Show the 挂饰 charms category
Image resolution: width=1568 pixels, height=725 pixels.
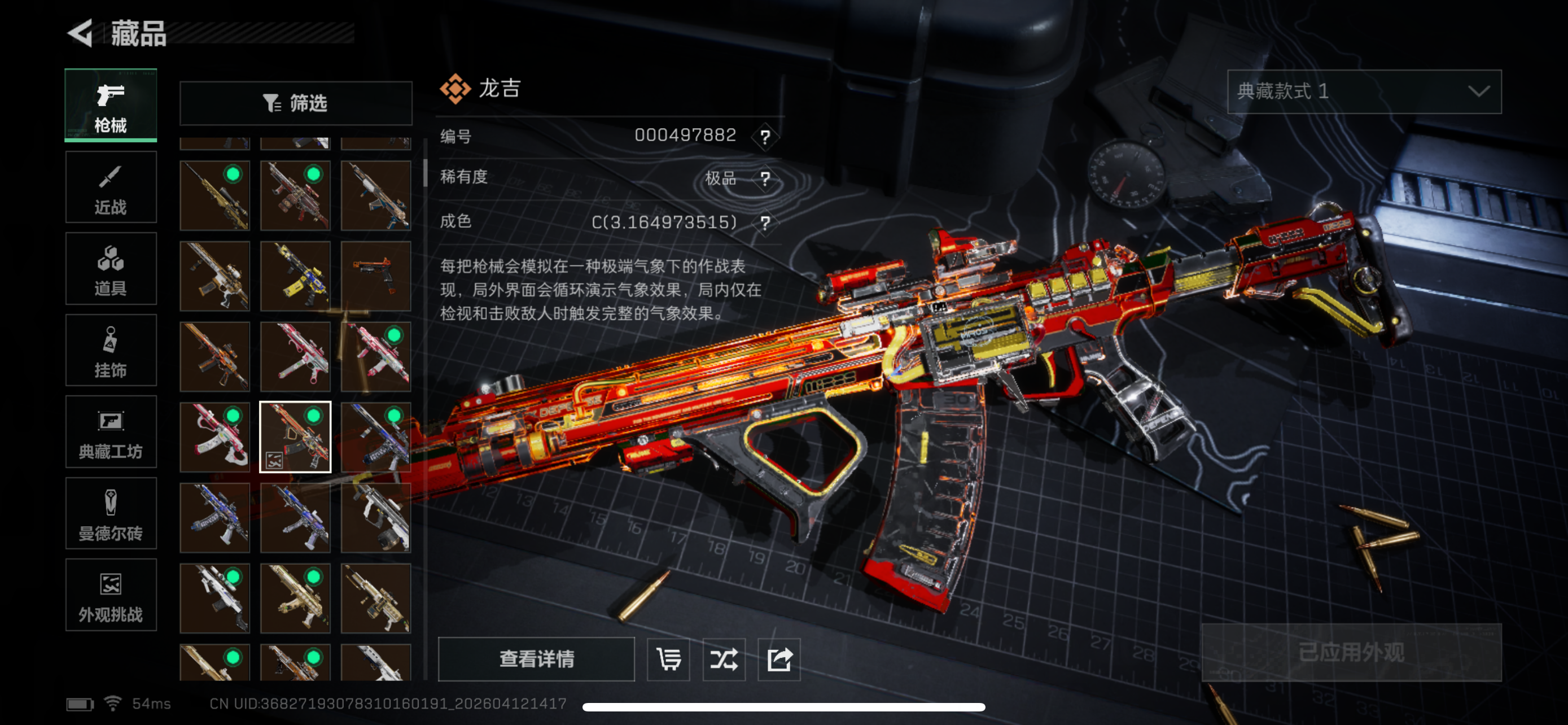point(111,351)
